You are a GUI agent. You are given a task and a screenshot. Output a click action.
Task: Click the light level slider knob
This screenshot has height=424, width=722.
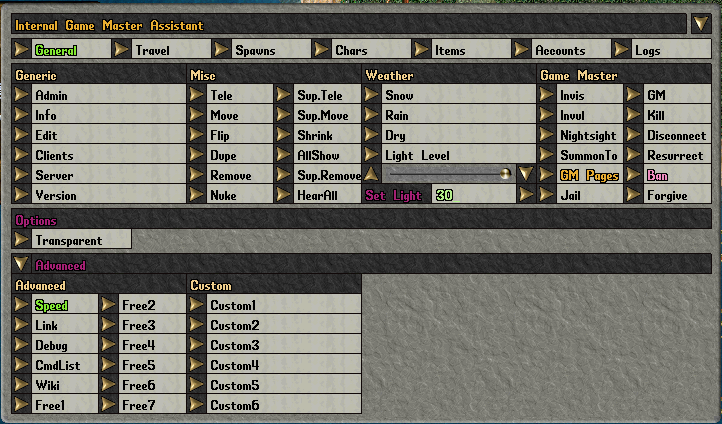505,174
